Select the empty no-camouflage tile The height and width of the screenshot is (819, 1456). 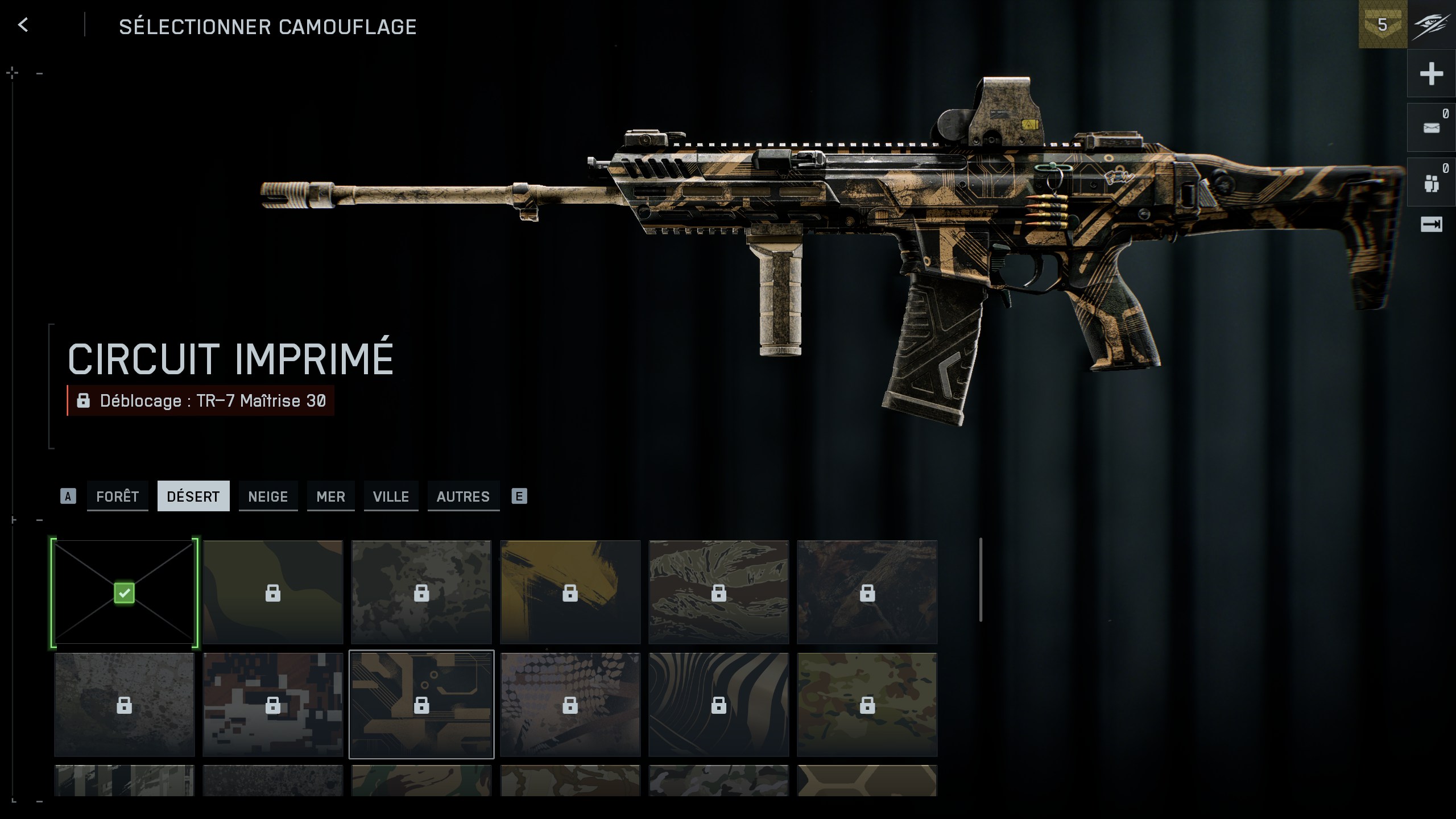124,592
